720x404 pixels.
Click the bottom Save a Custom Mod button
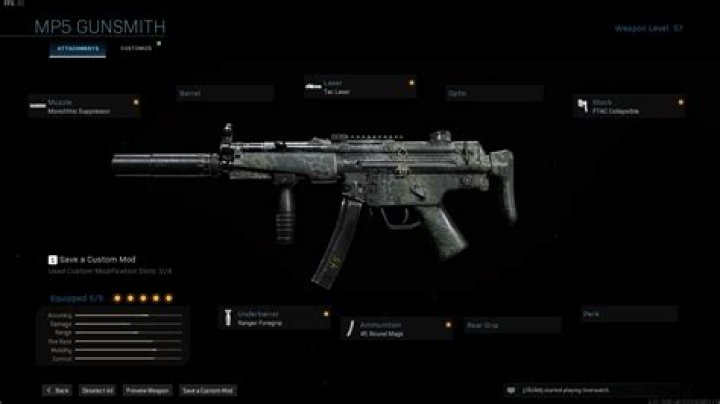[208, 390]
